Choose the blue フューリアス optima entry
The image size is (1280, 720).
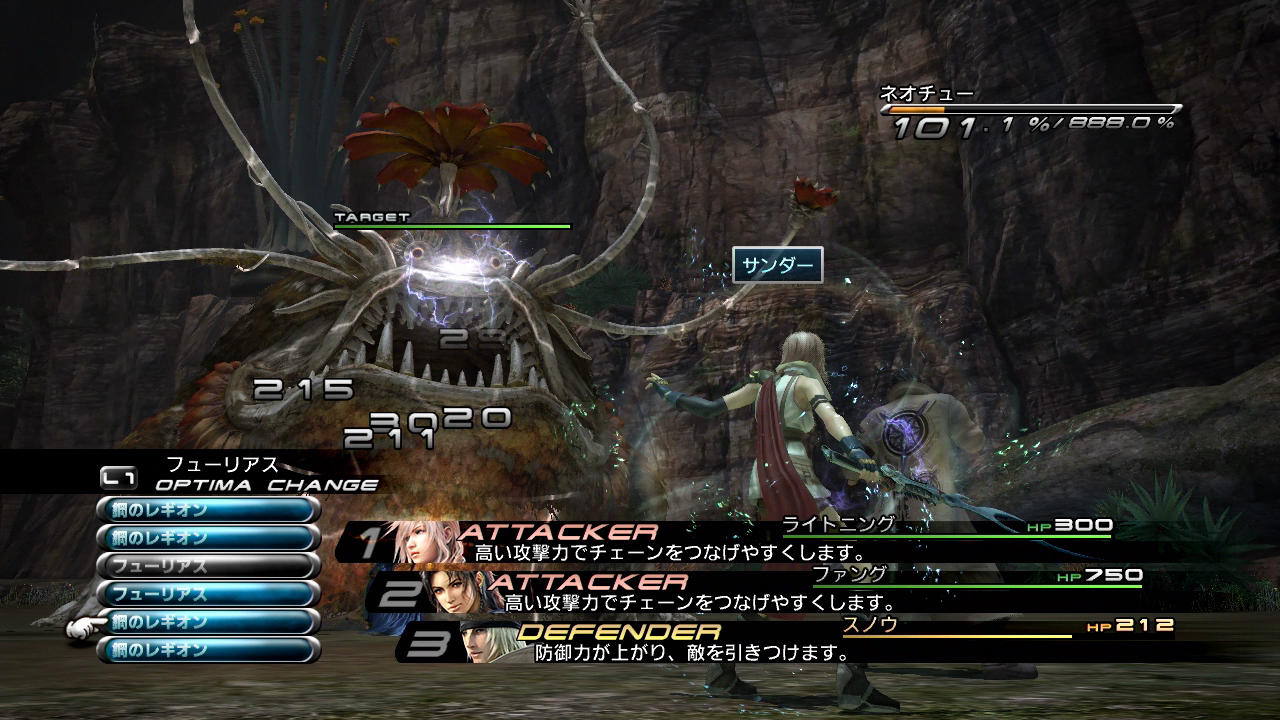tap(208, 594)
